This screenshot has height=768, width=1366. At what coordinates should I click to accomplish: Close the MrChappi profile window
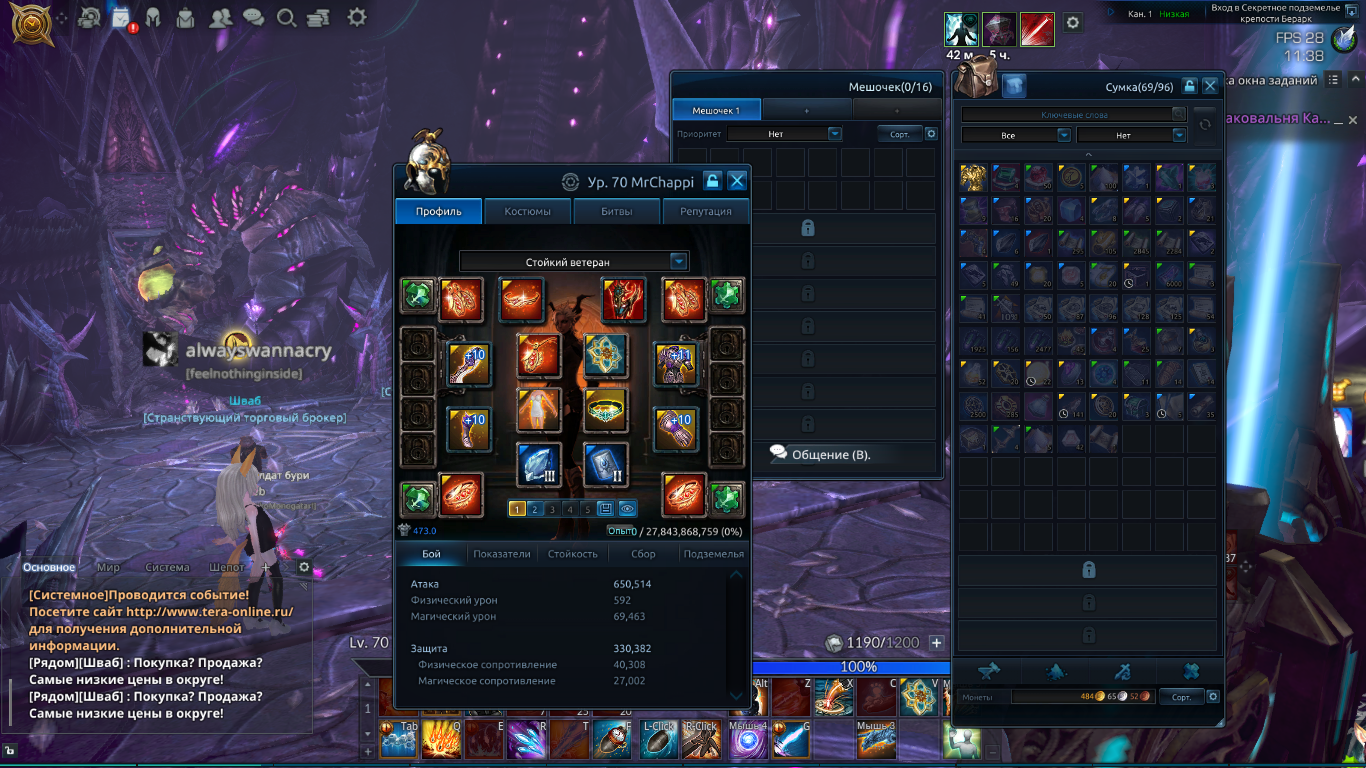tap(737, 181)
